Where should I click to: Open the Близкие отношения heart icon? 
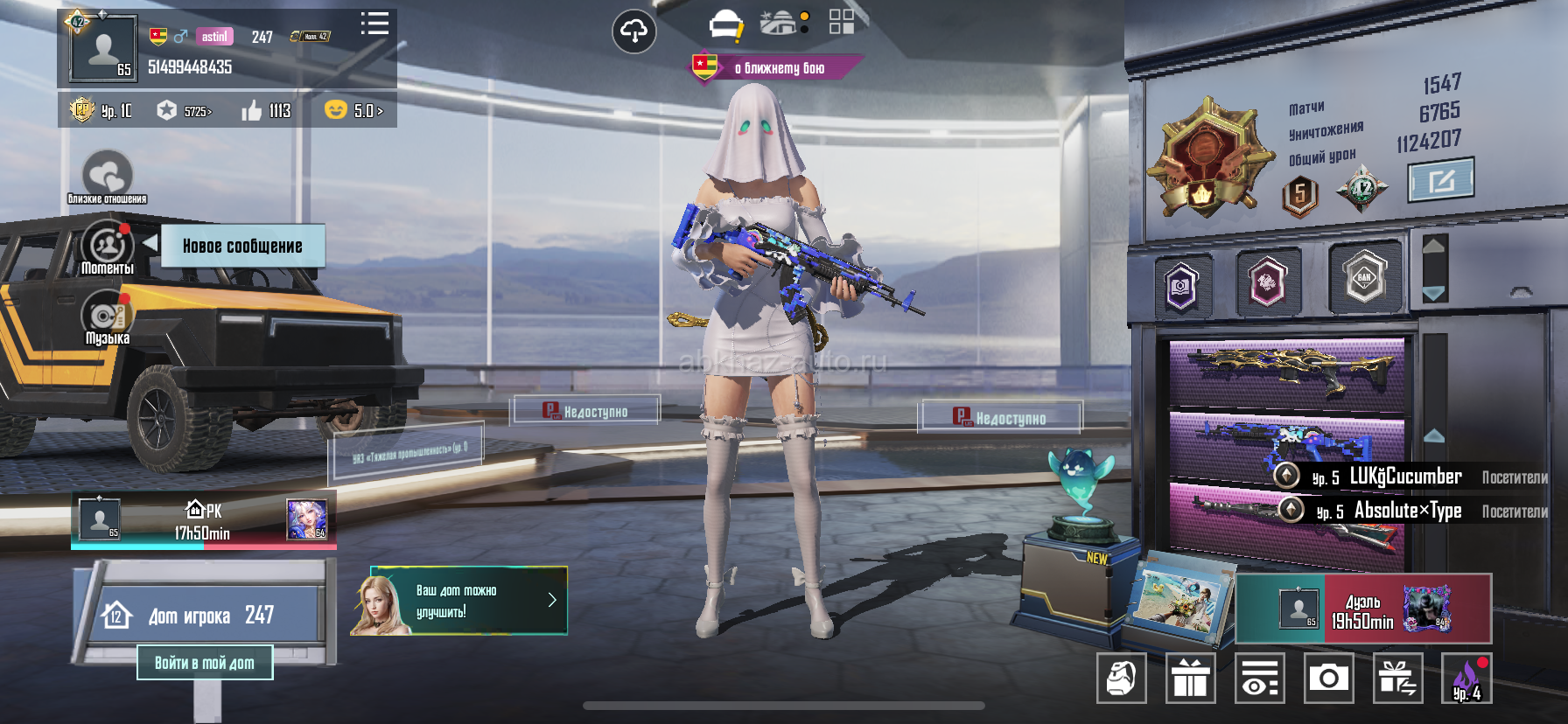point(107,175)
